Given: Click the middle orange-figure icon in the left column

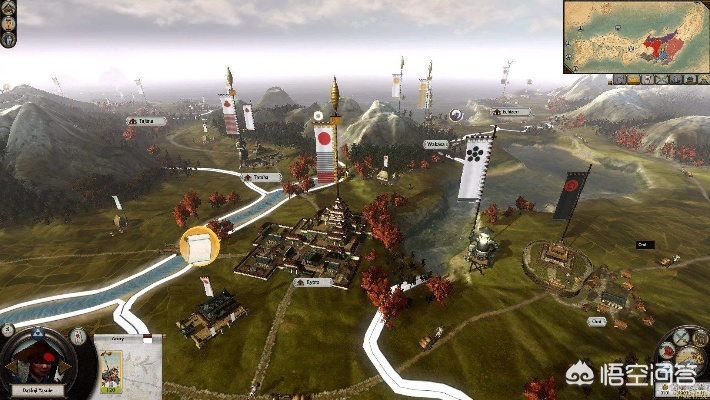Looking at the screenshot, I should coord(8,24).
